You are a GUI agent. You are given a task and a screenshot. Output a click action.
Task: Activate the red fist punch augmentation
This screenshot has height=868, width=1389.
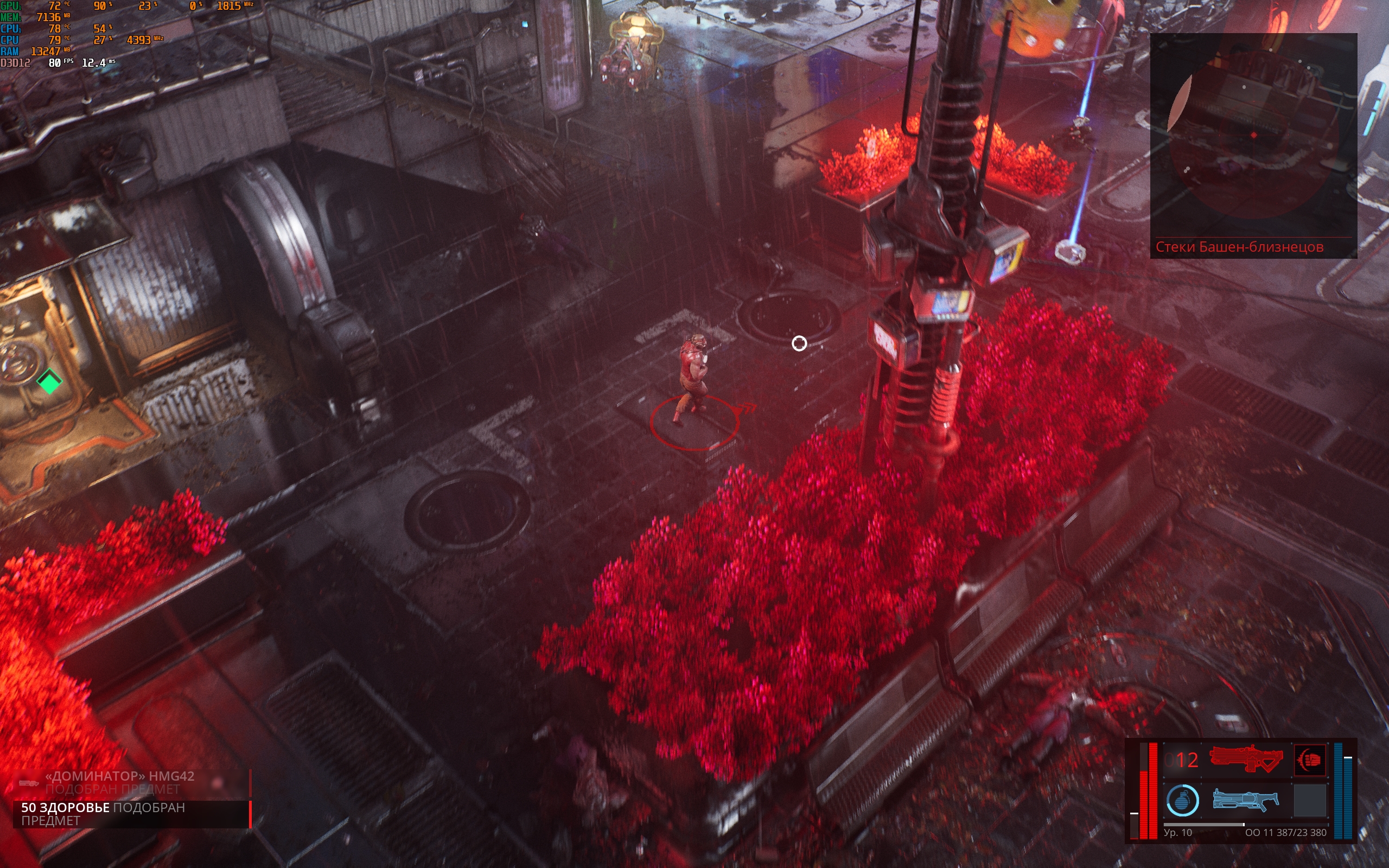coord(1310,759)
